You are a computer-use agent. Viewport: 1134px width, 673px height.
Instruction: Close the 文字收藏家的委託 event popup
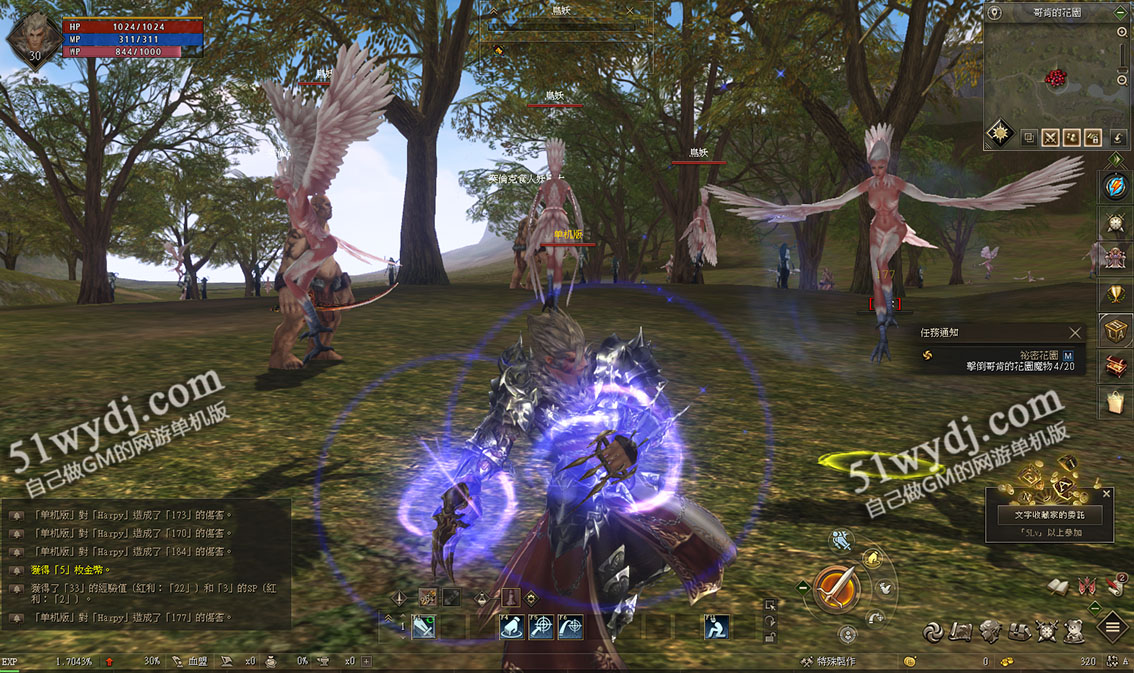(x=1106, y=494)
